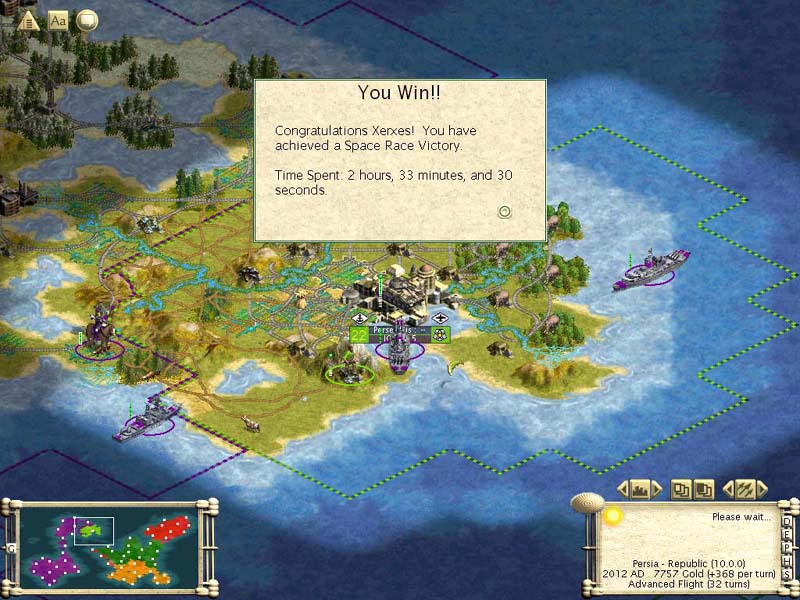
Task: Click the G button beside the minimap
Action: (x=10, y=548)
